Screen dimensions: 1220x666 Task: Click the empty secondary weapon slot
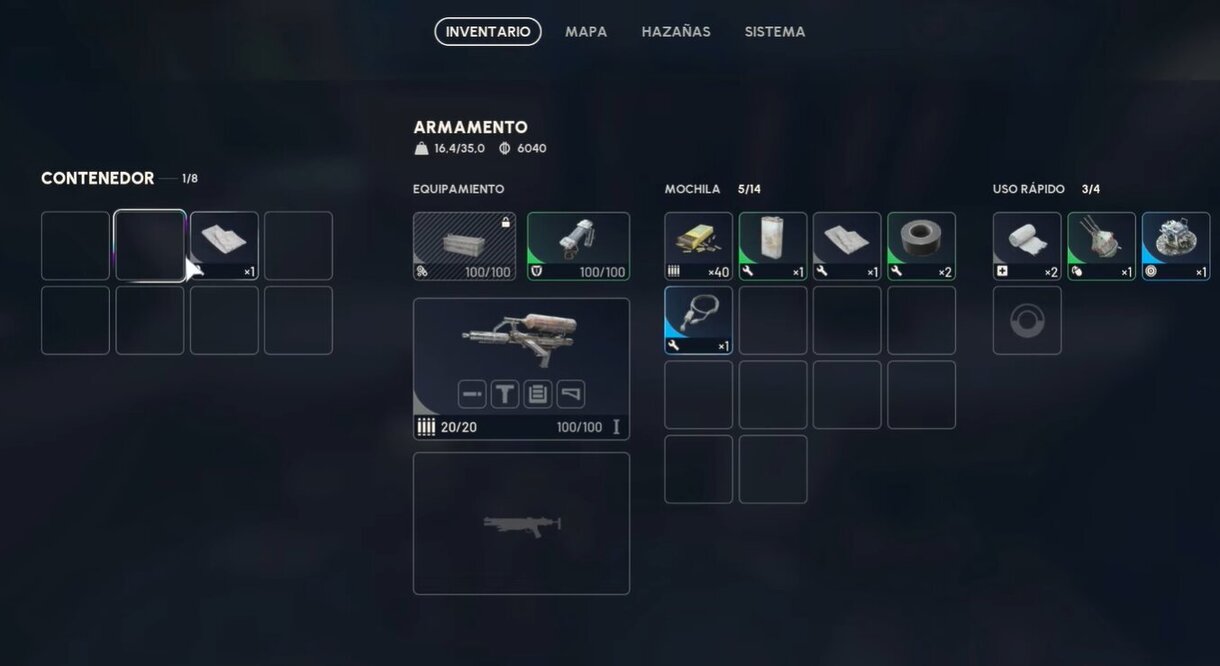point(521,523)
